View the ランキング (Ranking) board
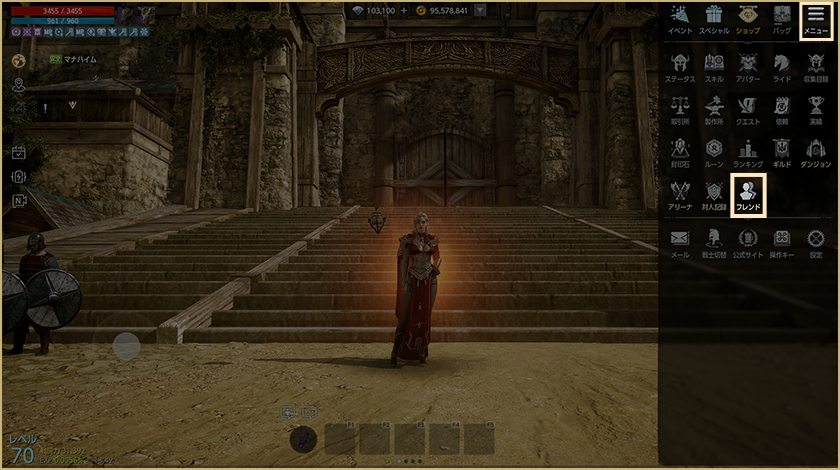840x470 pixels. click(748, 152)
